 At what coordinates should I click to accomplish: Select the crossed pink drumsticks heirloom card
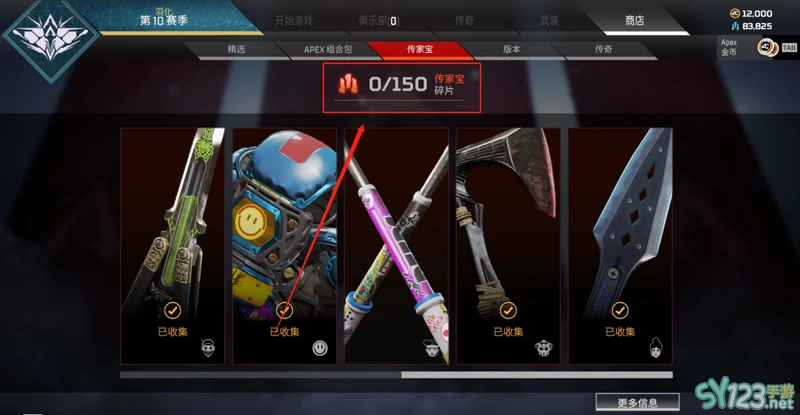[397, 245]
